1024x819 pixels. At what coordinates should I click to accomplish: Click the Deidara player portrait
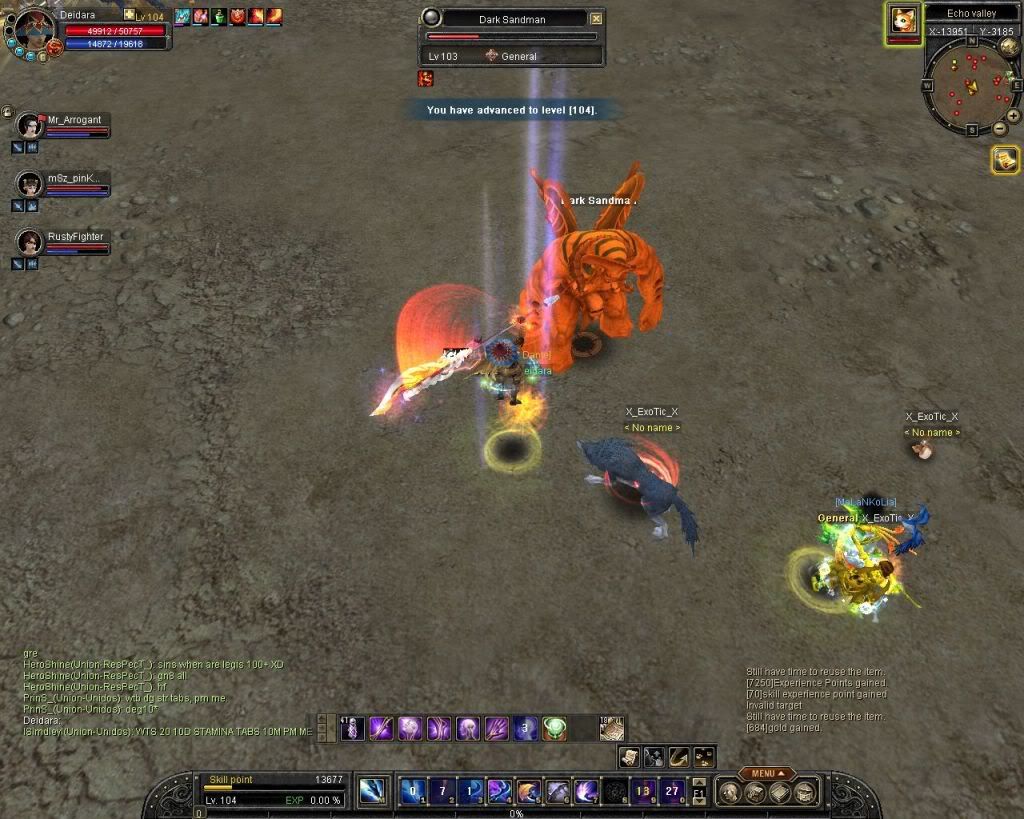point(34,30)
